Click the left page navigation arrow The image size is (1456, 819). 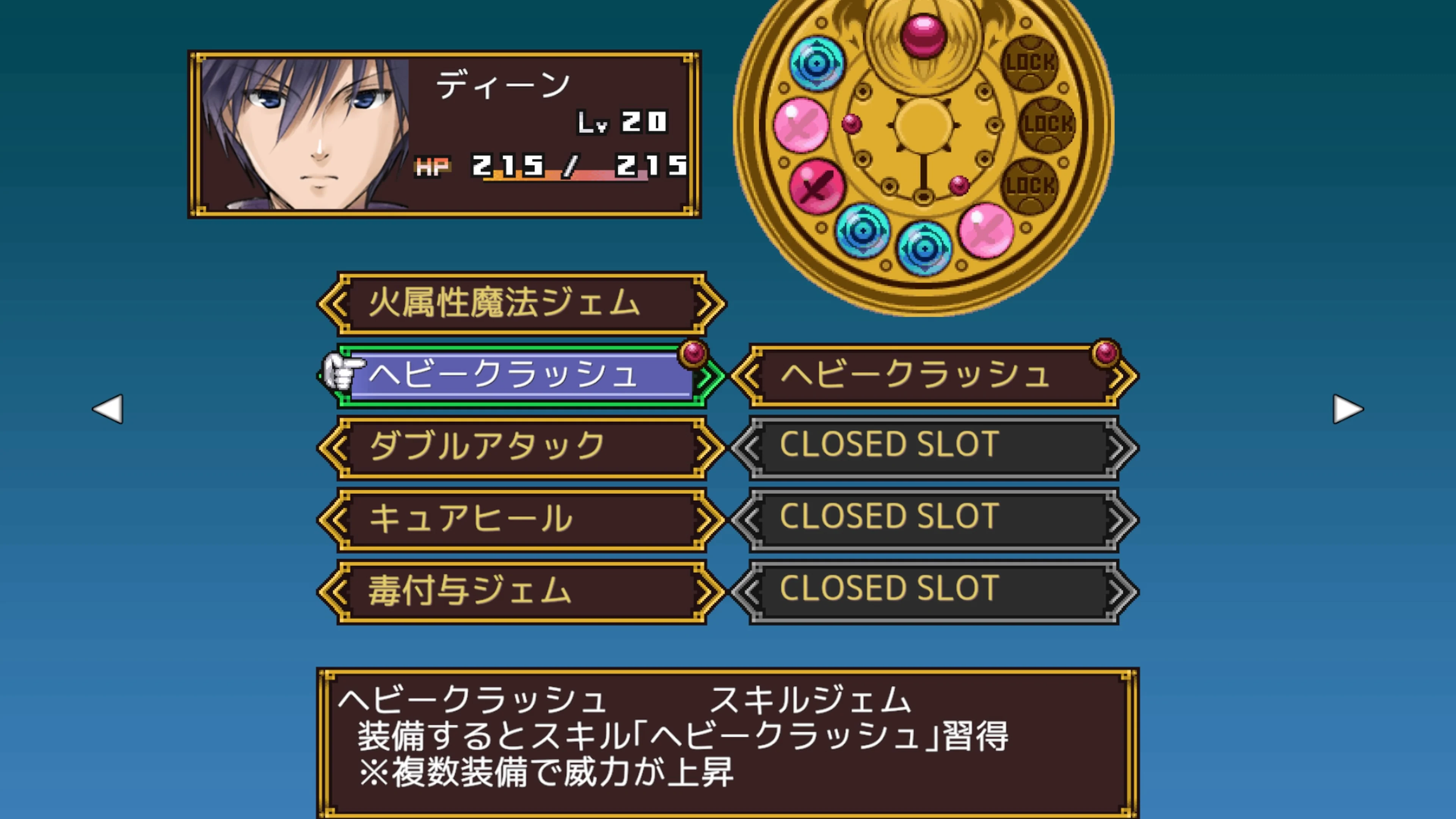pyautogui.click(x=109, y=409)
